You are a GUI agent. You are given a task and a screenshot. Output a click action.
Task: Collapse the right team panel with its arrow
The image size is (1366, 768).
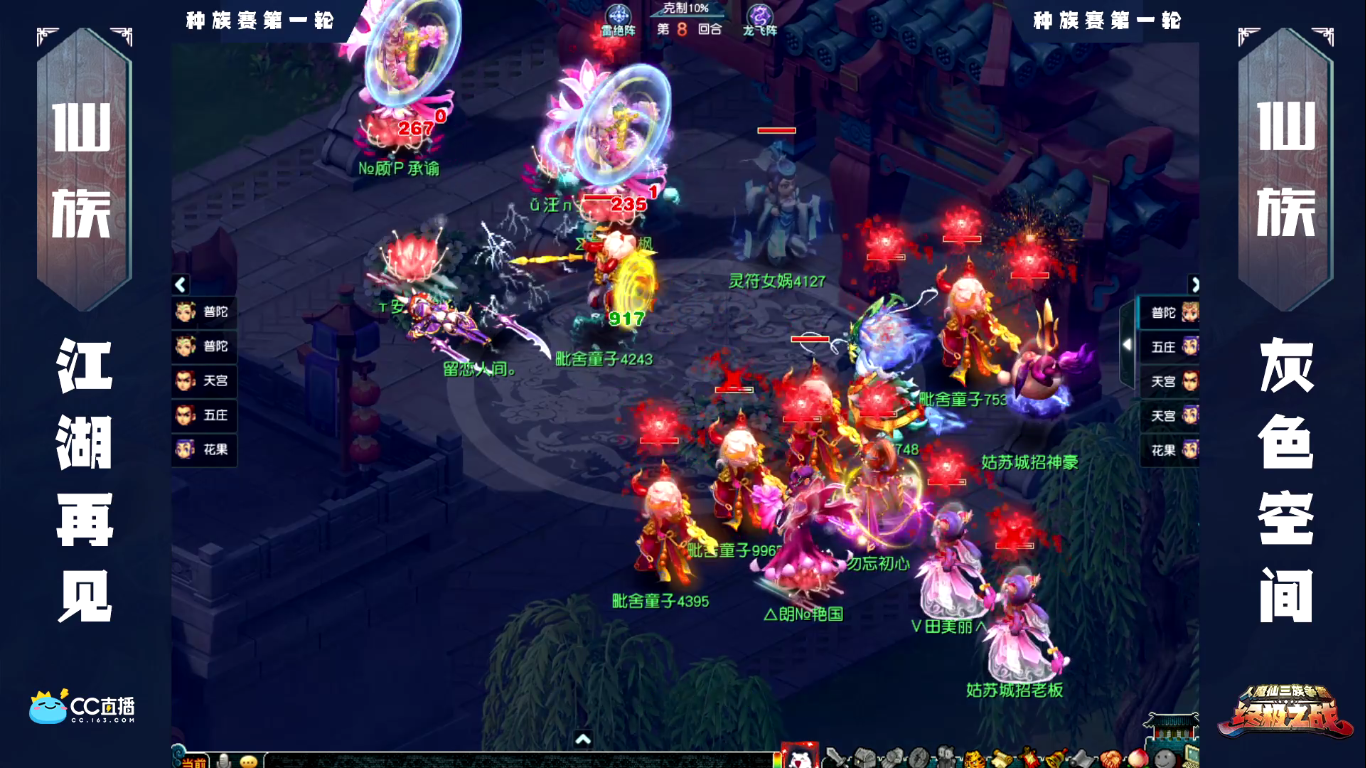(x=1196, y=284)
